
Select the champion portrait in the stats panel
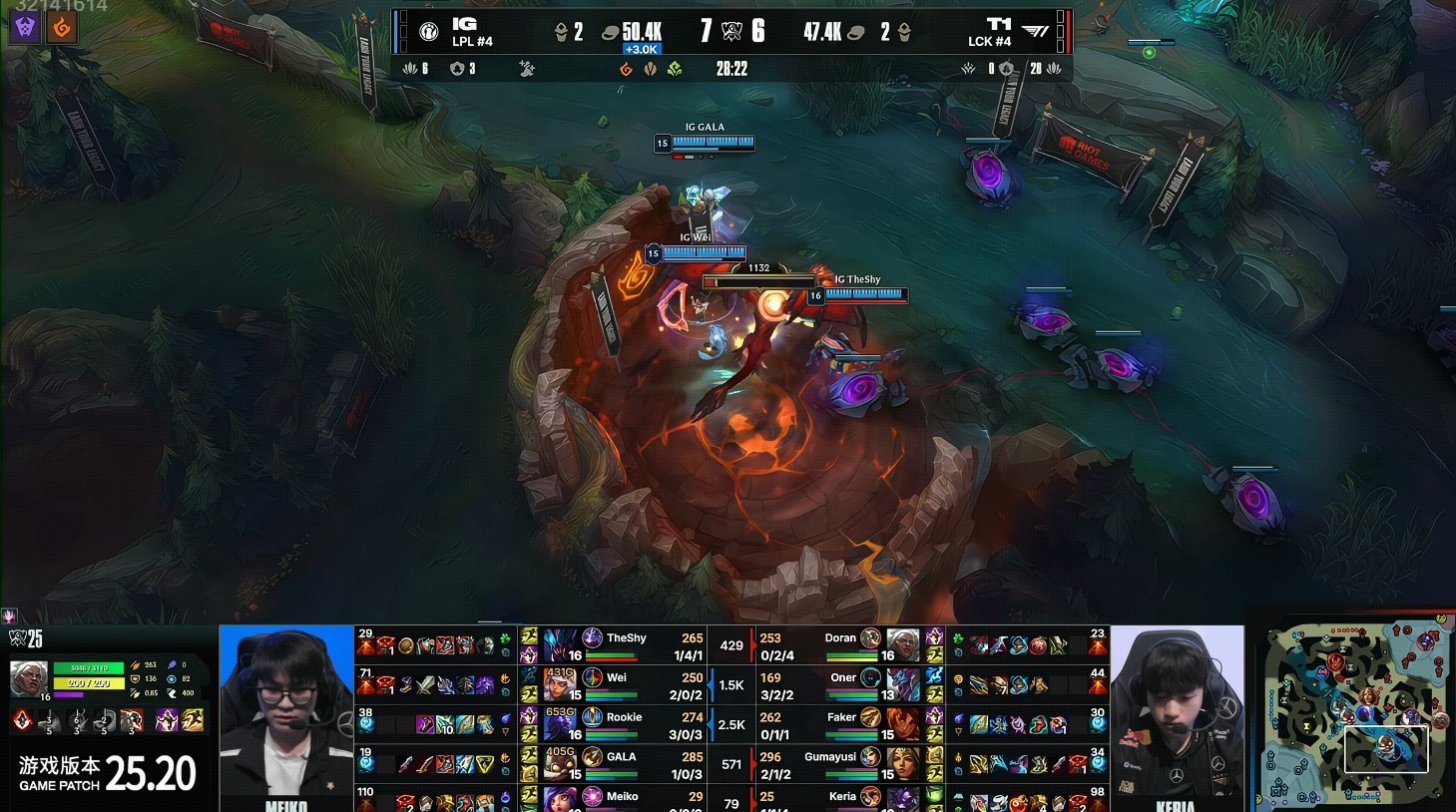pos(28,679)
